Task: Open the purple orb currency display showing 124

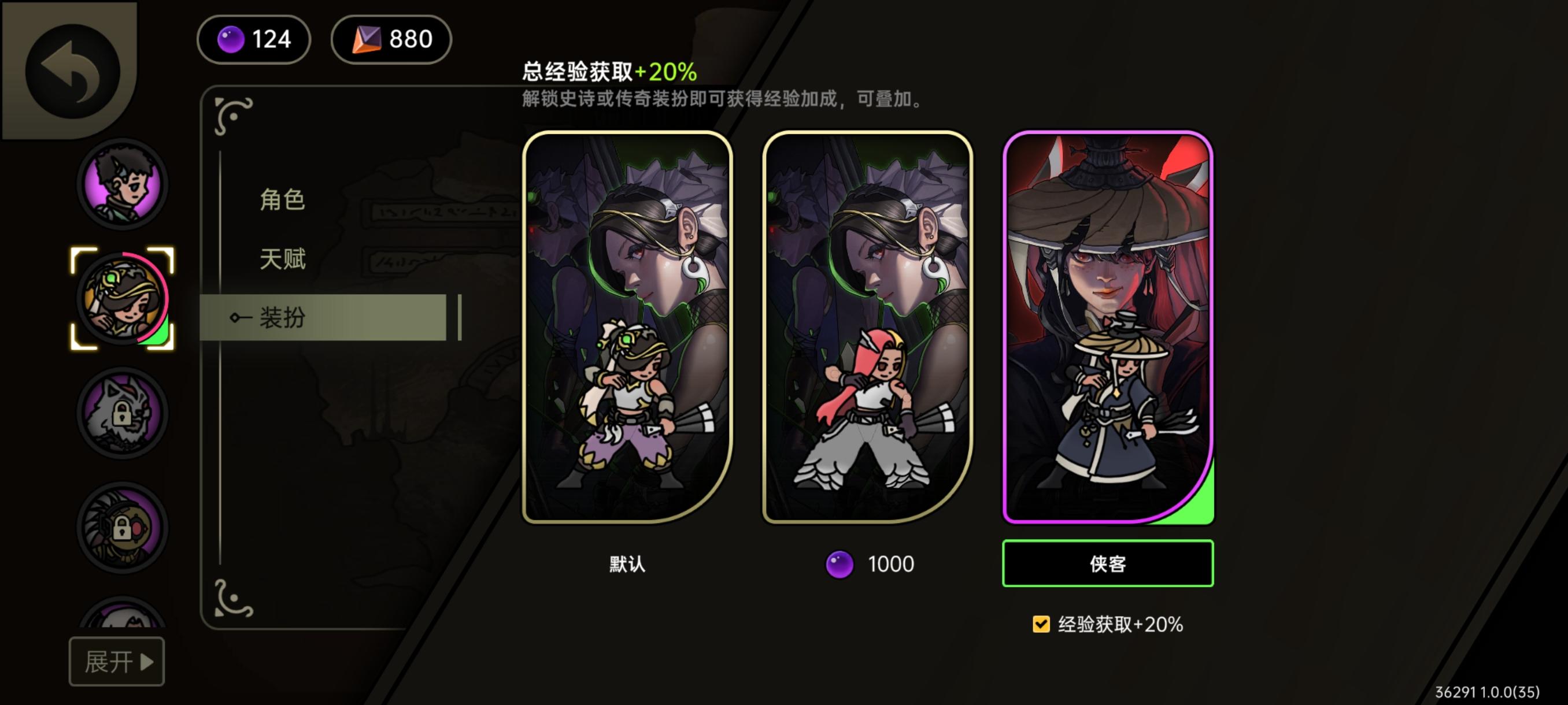Action: (x=253, y=39)
